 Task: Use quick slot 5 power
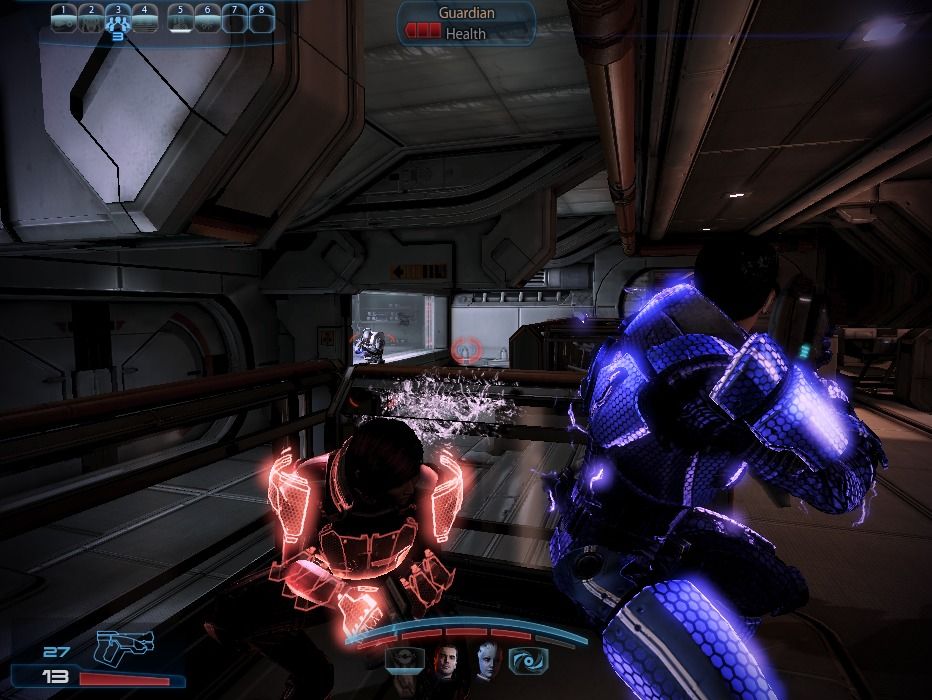point(180,19)
